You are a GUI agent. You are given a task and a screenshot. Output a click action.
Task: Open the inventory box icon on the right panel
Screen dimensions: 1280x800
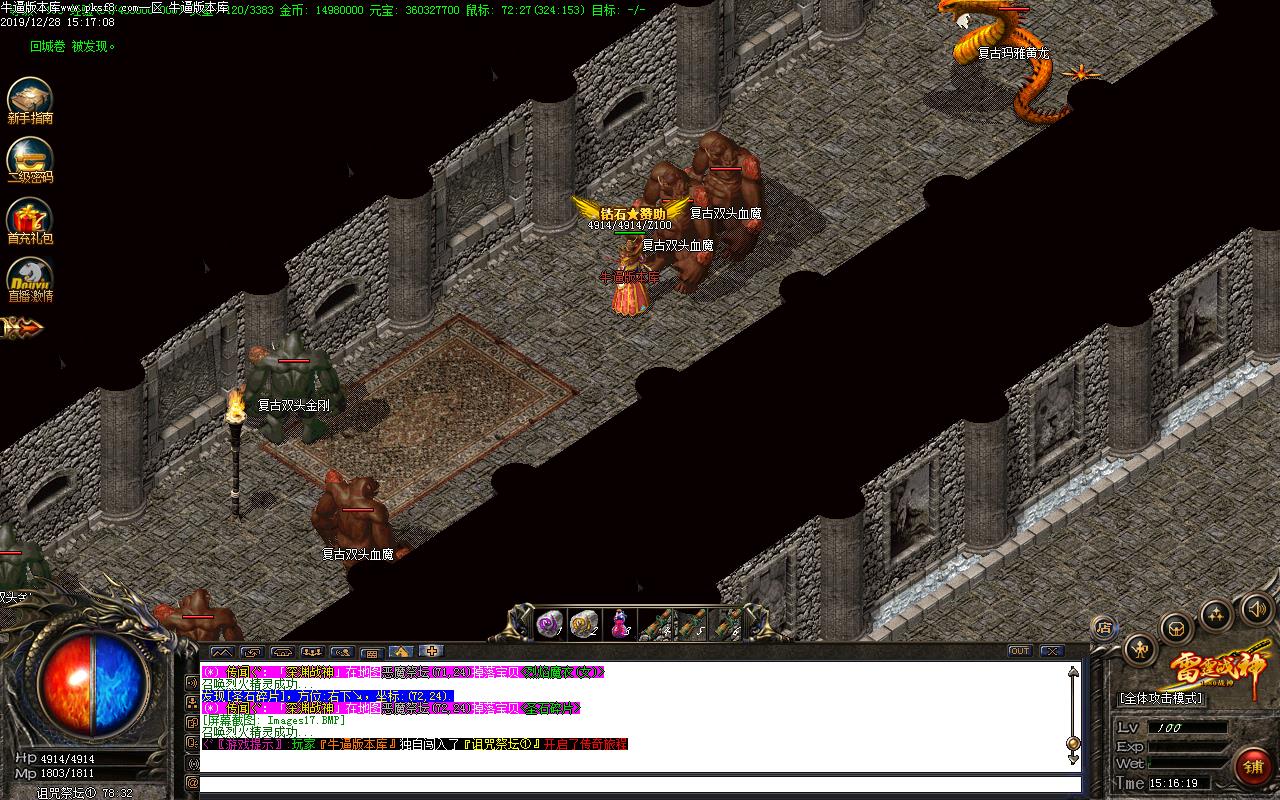pyautogui.click(x=1177, y=629)
